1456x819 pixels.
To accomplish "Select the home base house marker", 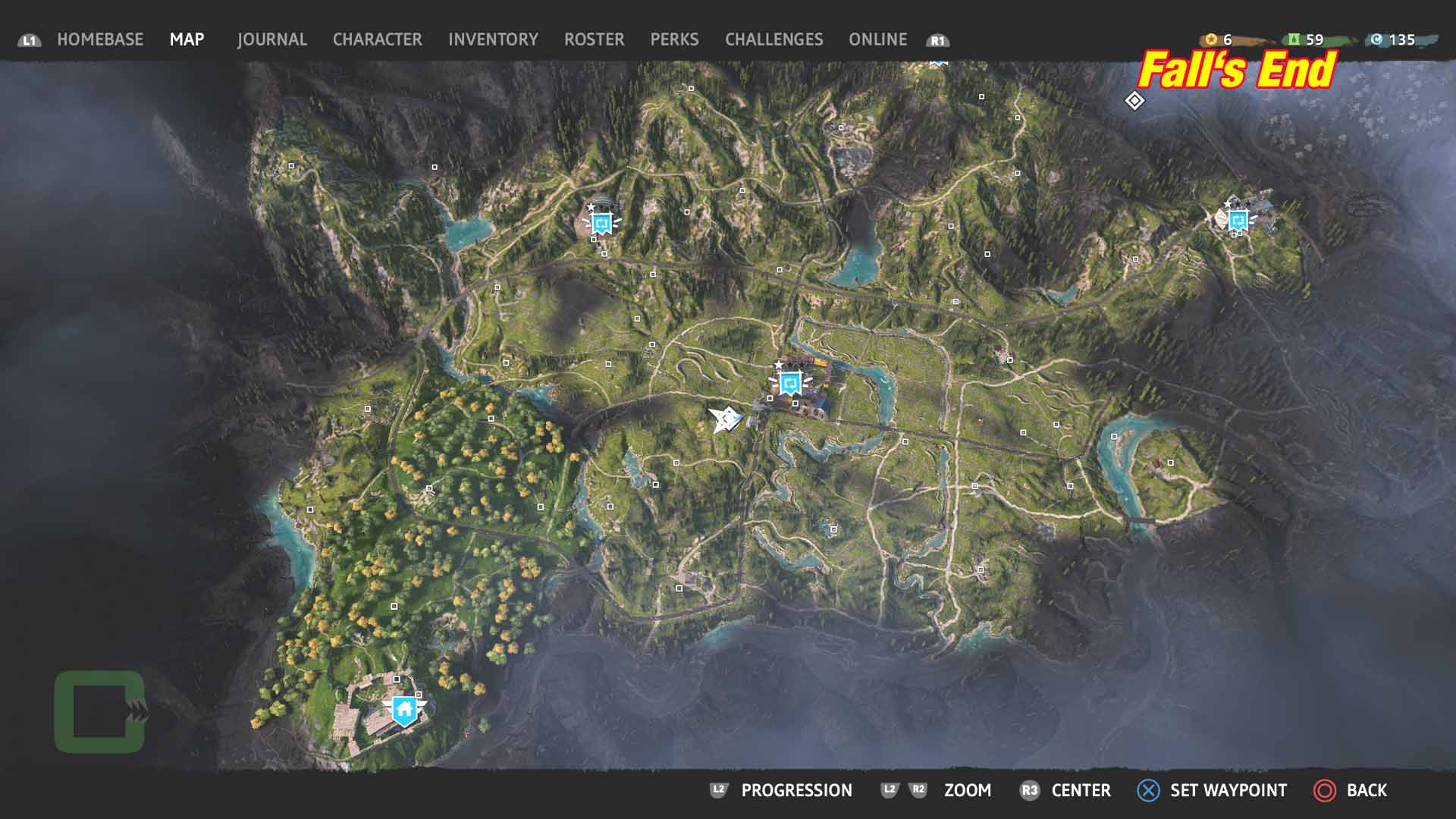I will (404, 710).
